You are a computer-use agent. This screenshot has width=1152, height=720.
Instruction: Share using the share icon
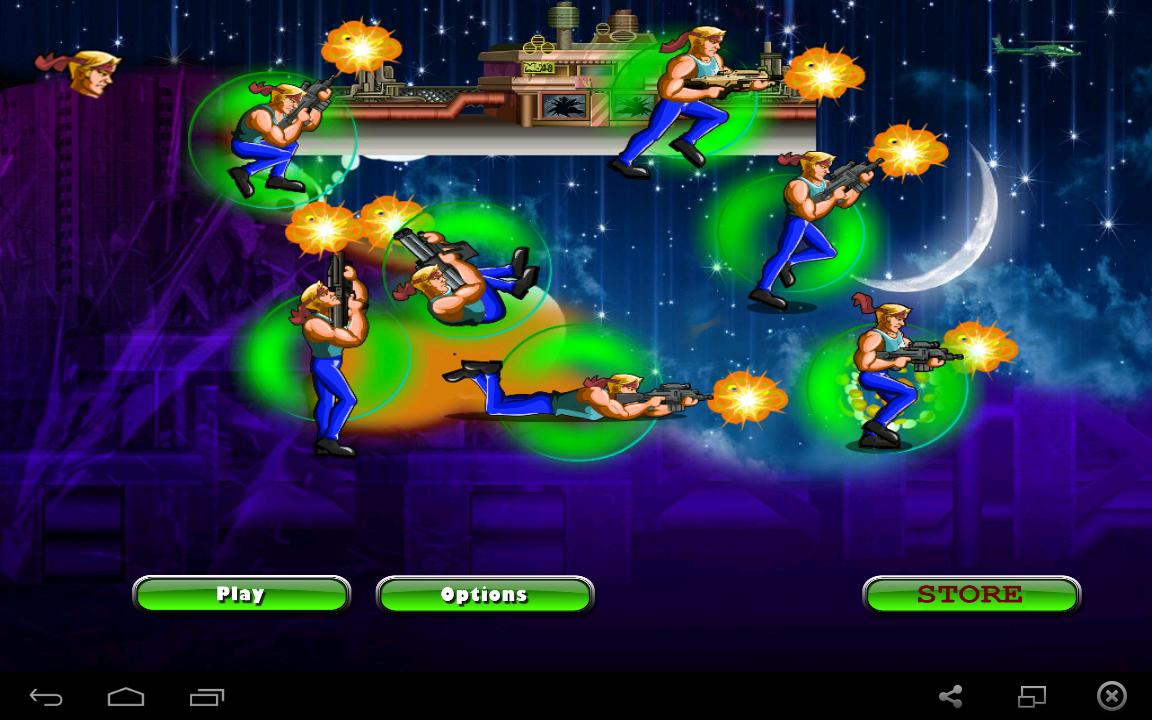tap(951, 696)
